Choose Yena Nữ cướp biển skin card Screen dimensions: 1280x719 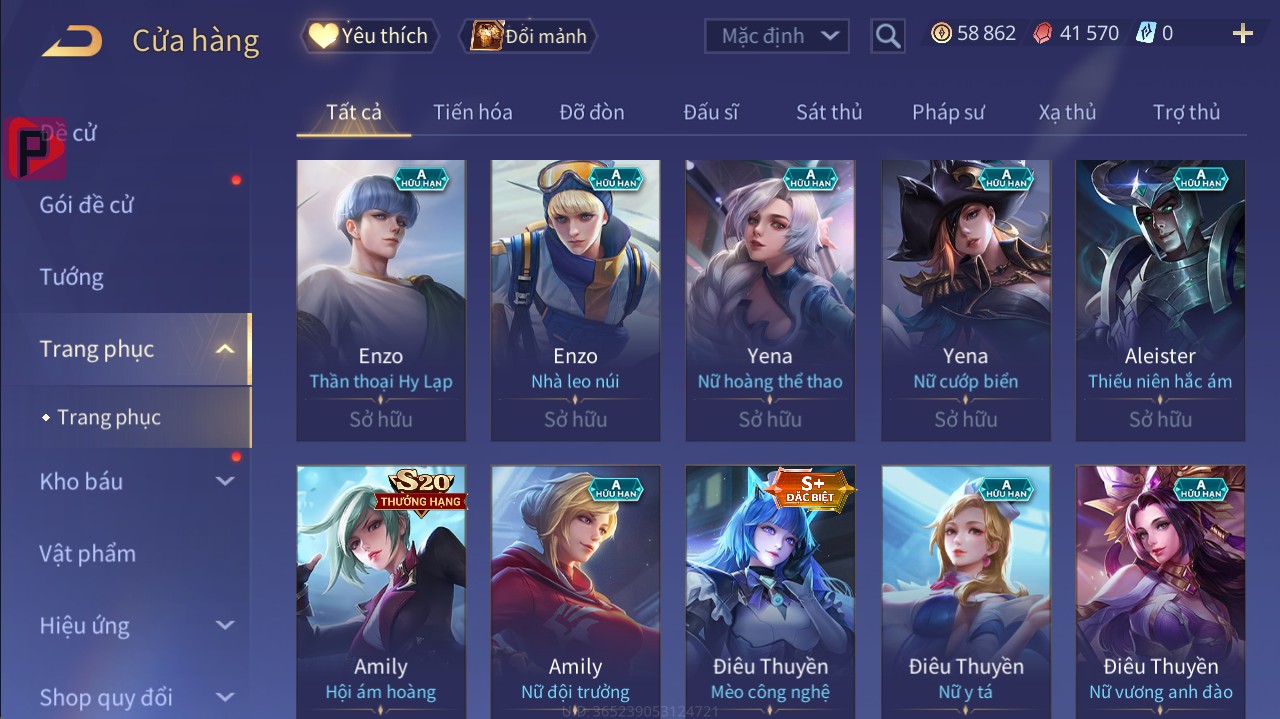[965, 300]
